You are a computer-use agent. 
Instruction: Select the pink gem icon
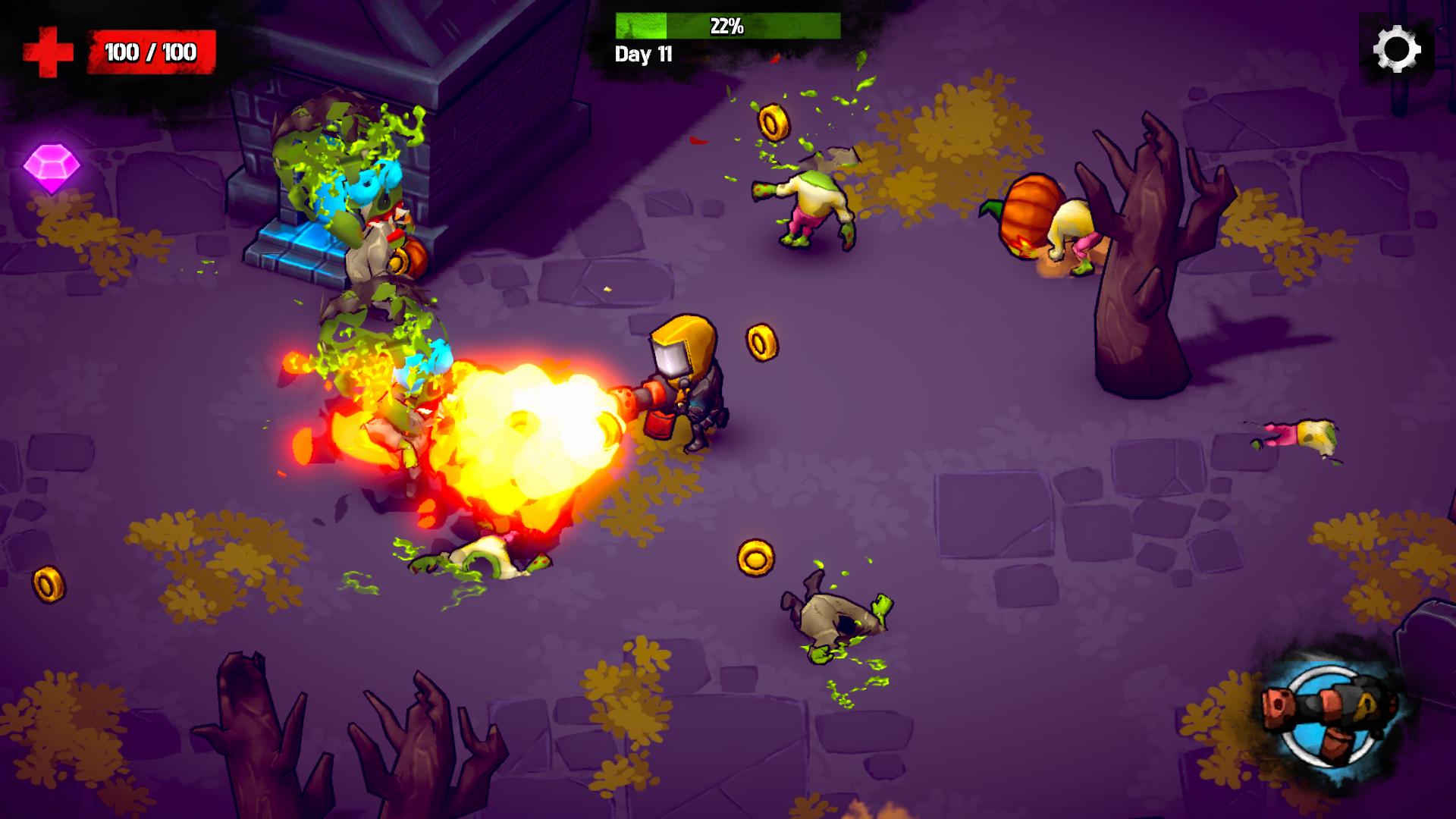tap(52, 167)
